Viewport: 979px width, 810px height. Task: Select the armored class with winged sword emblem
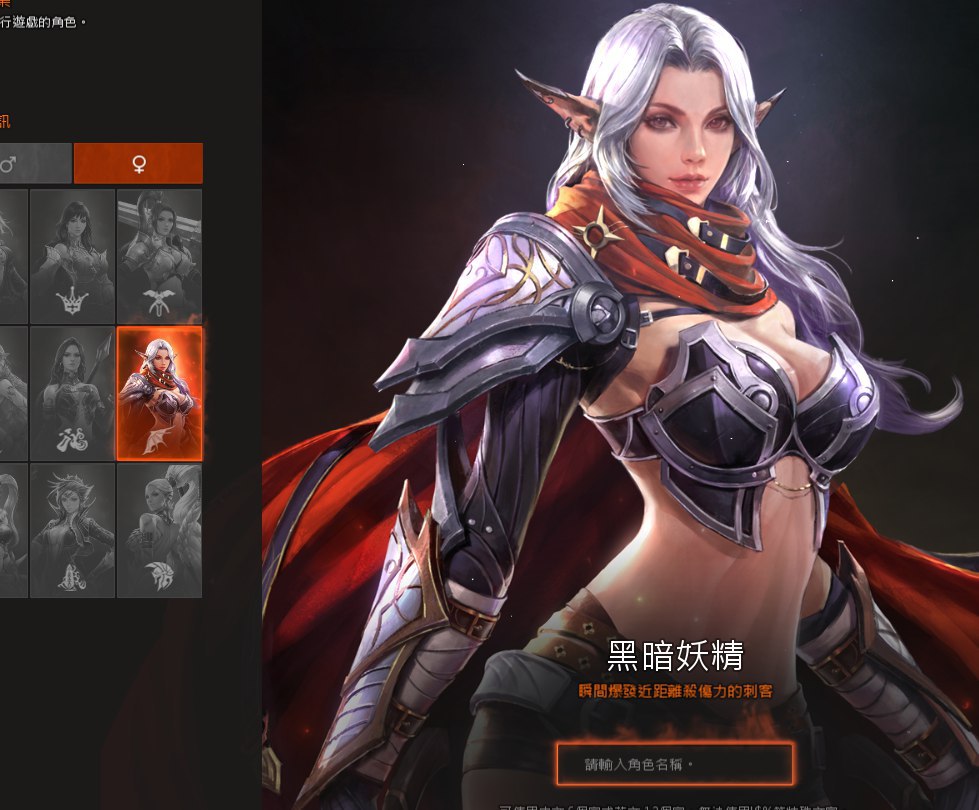point(160,256)
